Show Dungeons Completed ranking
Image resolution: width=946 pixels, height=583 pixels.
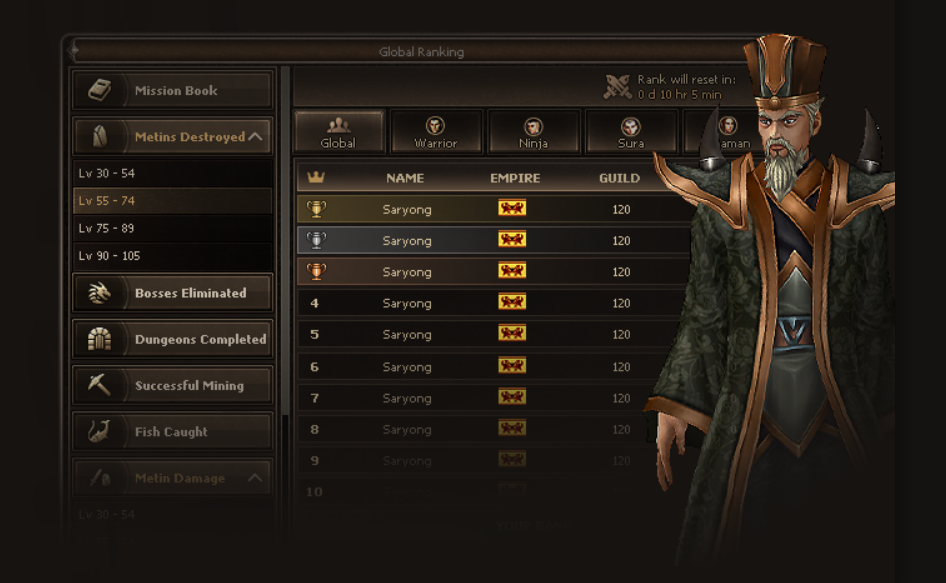172,339
